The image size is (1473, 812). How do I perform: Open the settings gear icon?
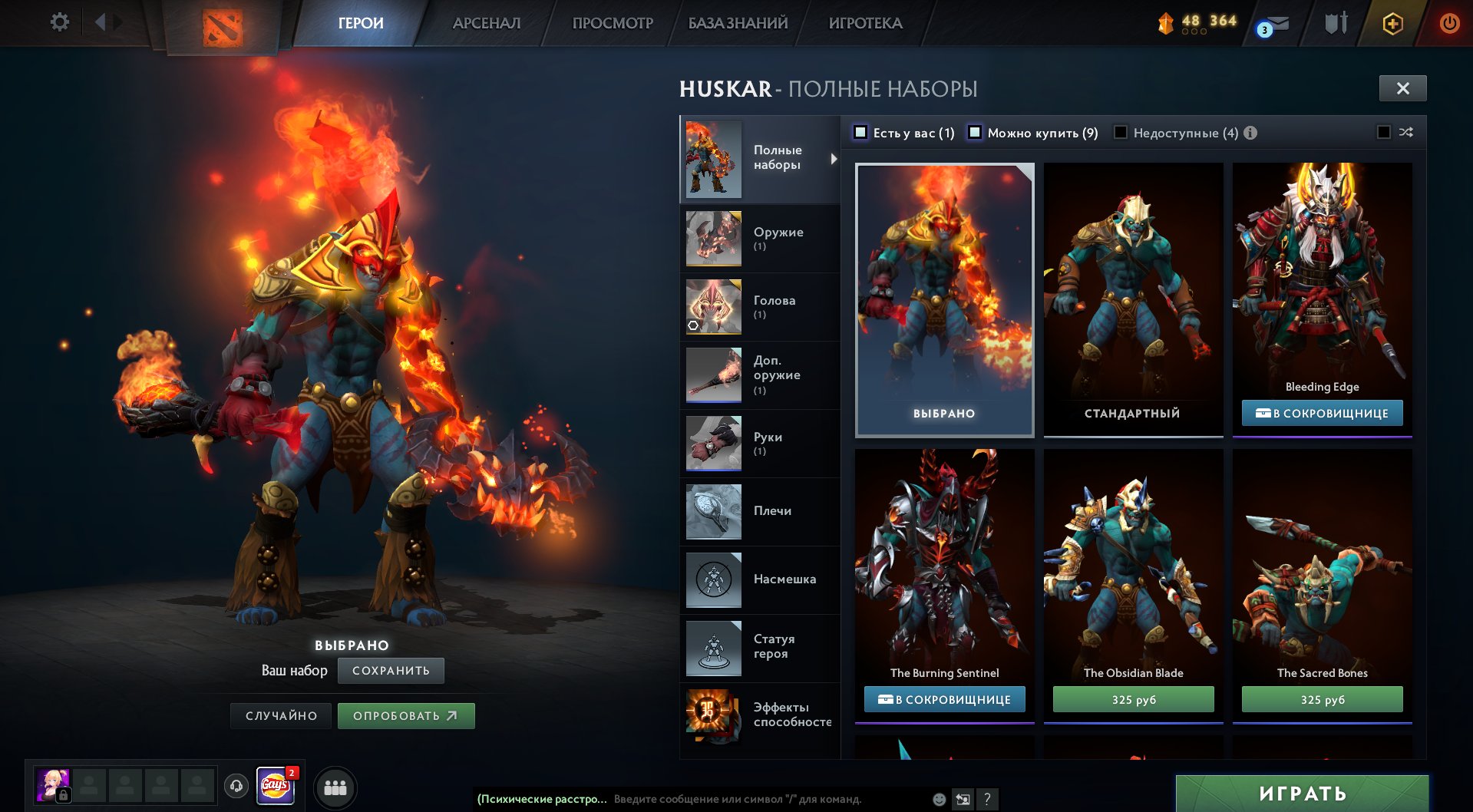coord(59,22)
